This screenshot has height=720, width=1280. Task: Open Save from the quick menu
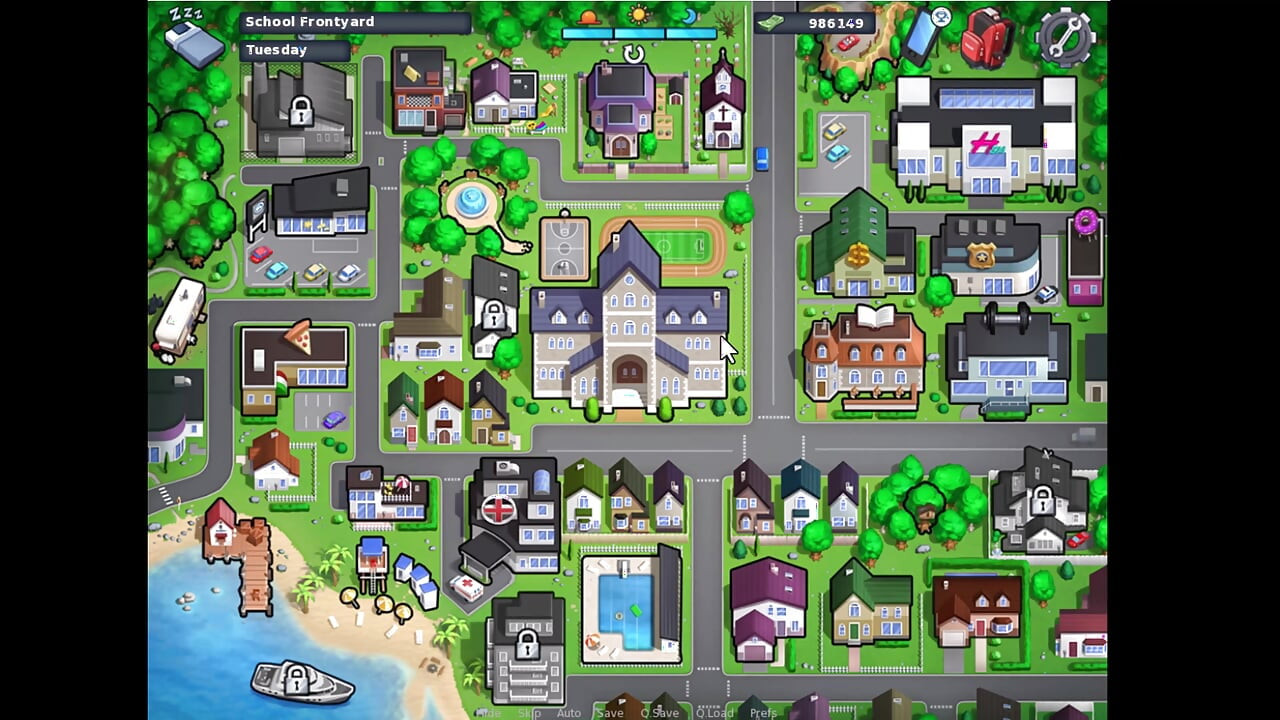610,713
